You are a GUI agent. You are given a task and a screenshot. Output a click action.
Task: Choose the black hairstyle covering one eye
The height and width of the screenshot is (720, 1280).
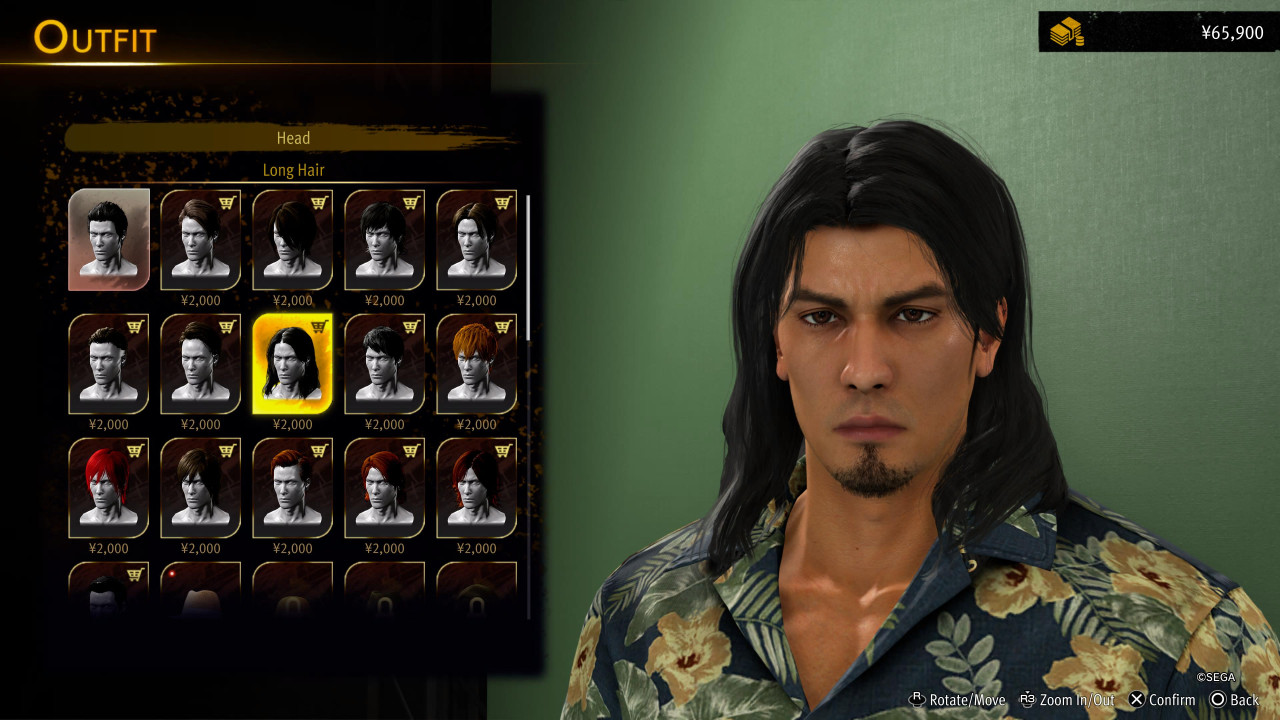click(292, 239)
